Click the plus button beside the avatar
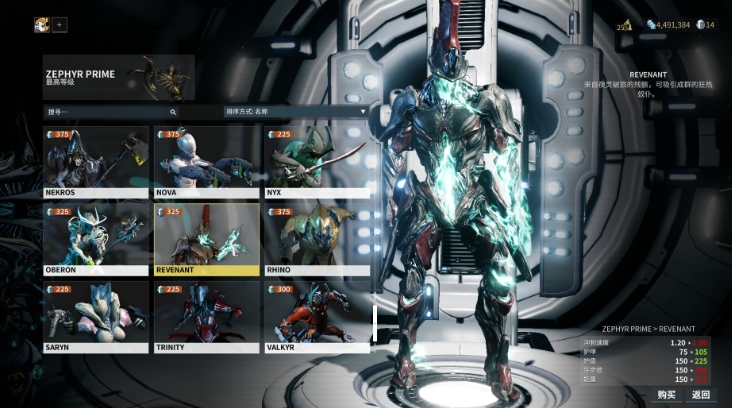 pyautogui.click(x=60, y=24)
